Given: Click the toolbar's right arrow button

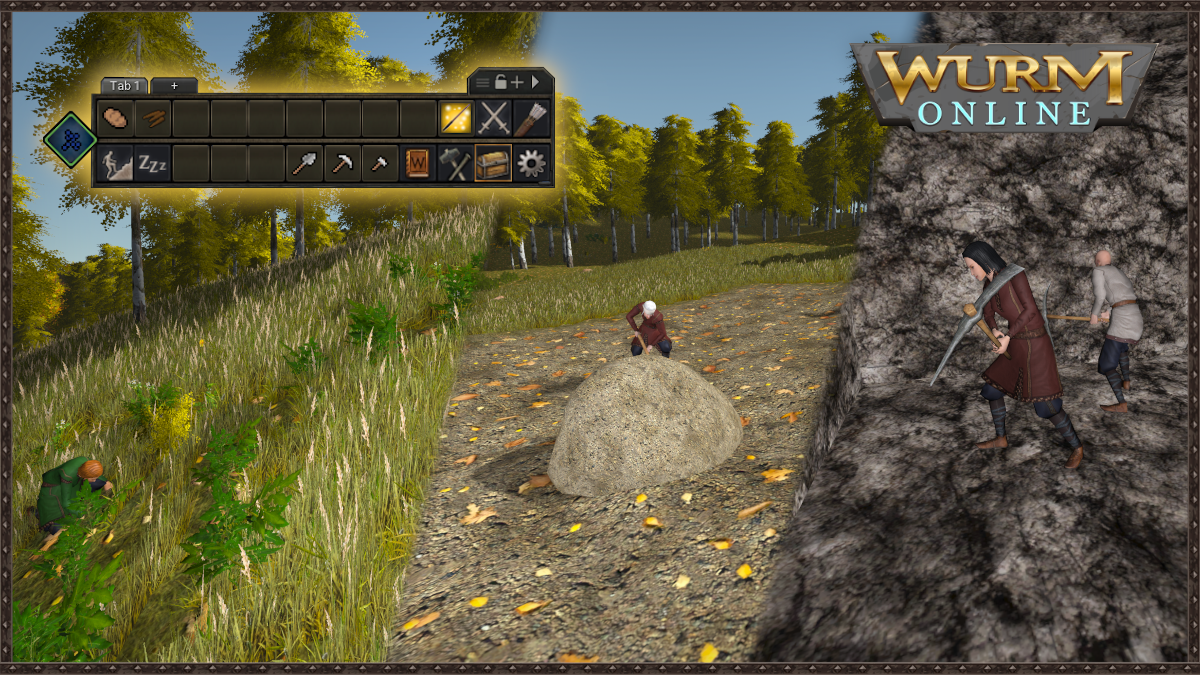Looking at the screenshot, I should (535, 82).
